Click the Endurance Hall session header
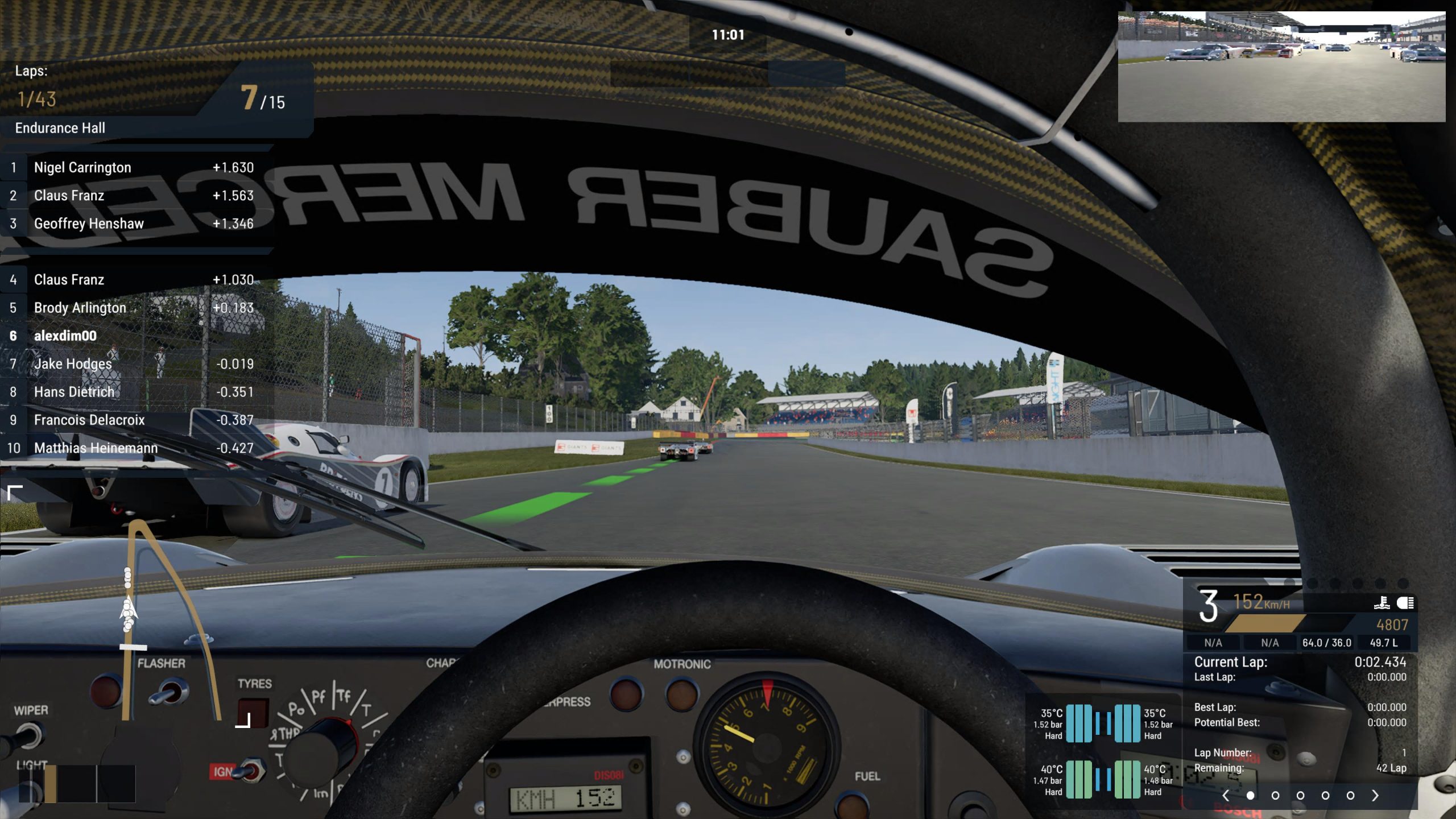Viewport: 1456px width, 819px height. [x=60, y=128]
